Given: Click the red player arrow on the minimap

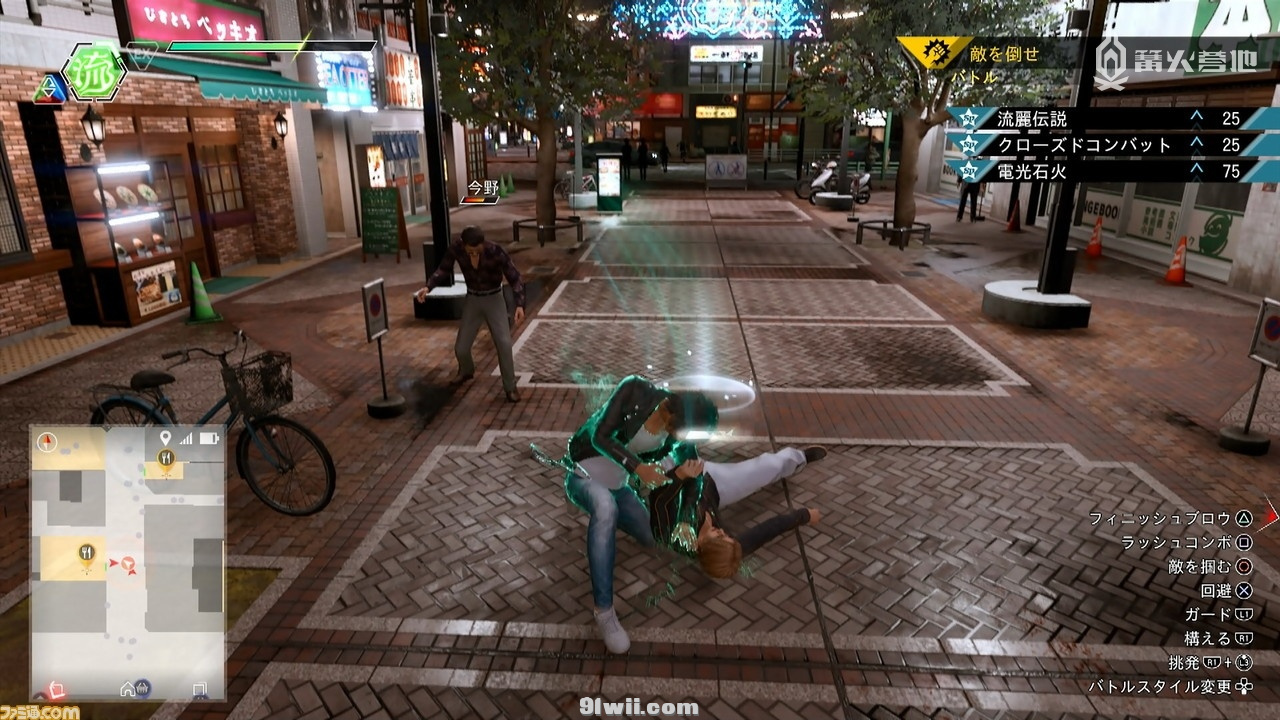Looking at the screenshot, I should click(115, 565).
